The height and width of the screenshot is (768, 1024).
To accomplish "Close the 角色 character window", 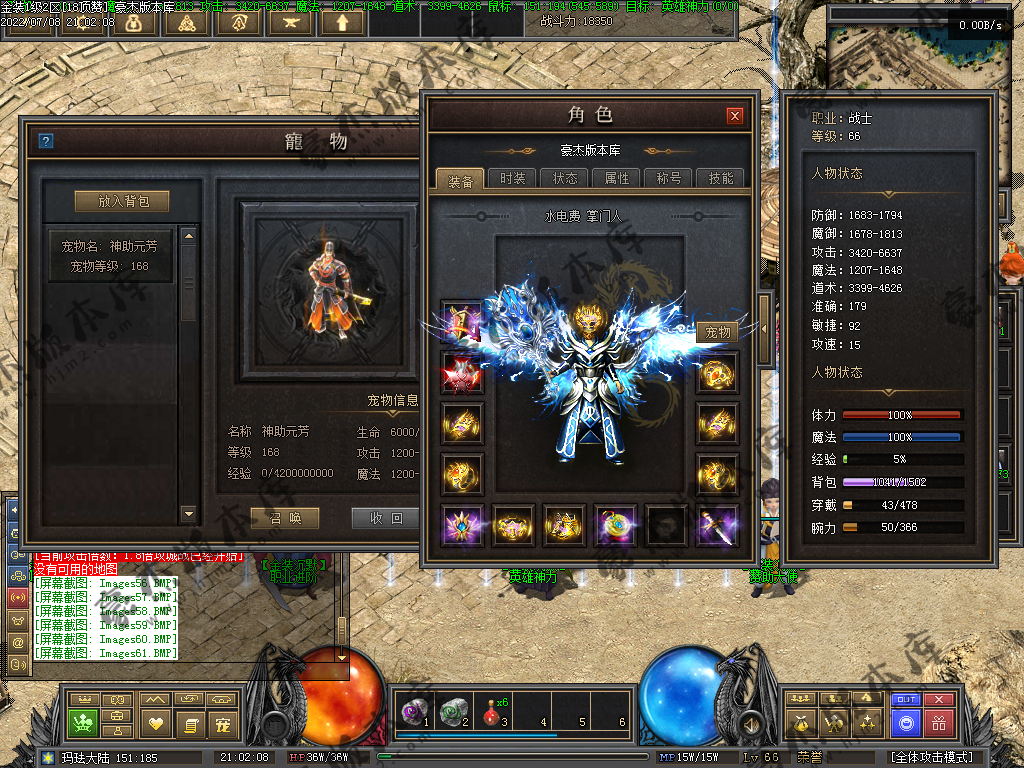I will [735, 116].
